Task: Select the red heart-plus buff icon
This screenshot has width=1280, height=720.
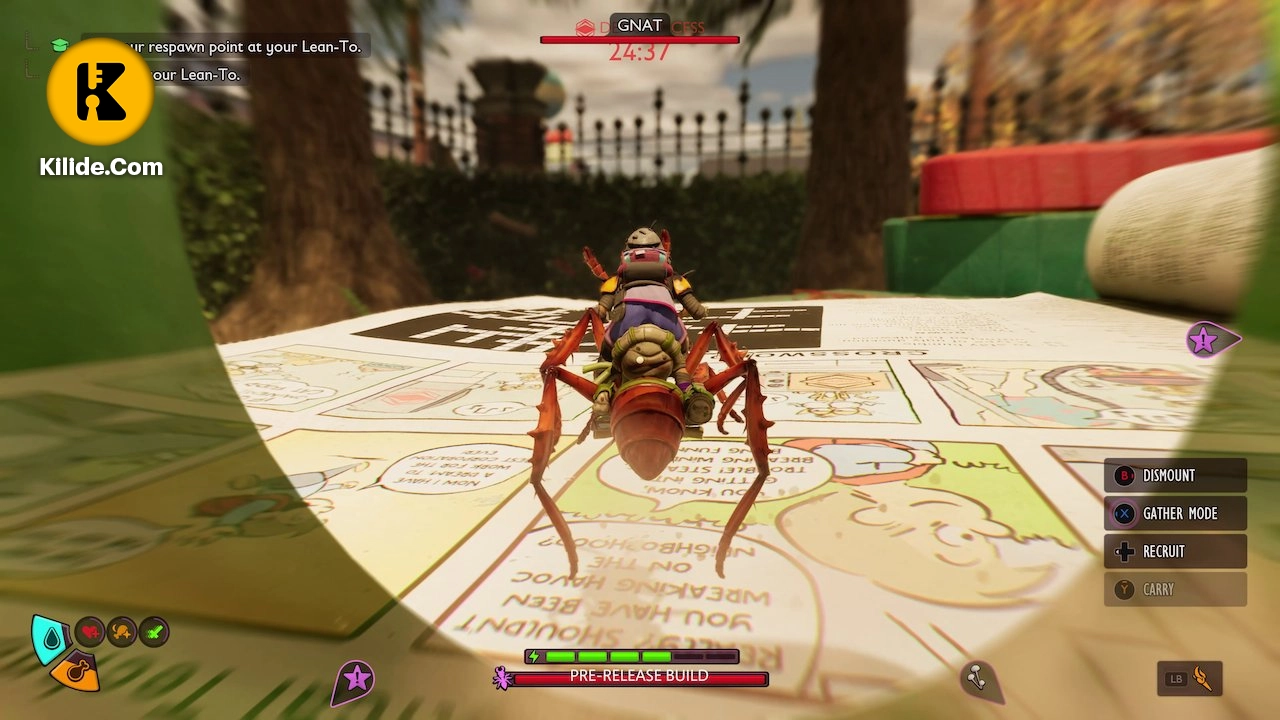Action: pos(90,632)
